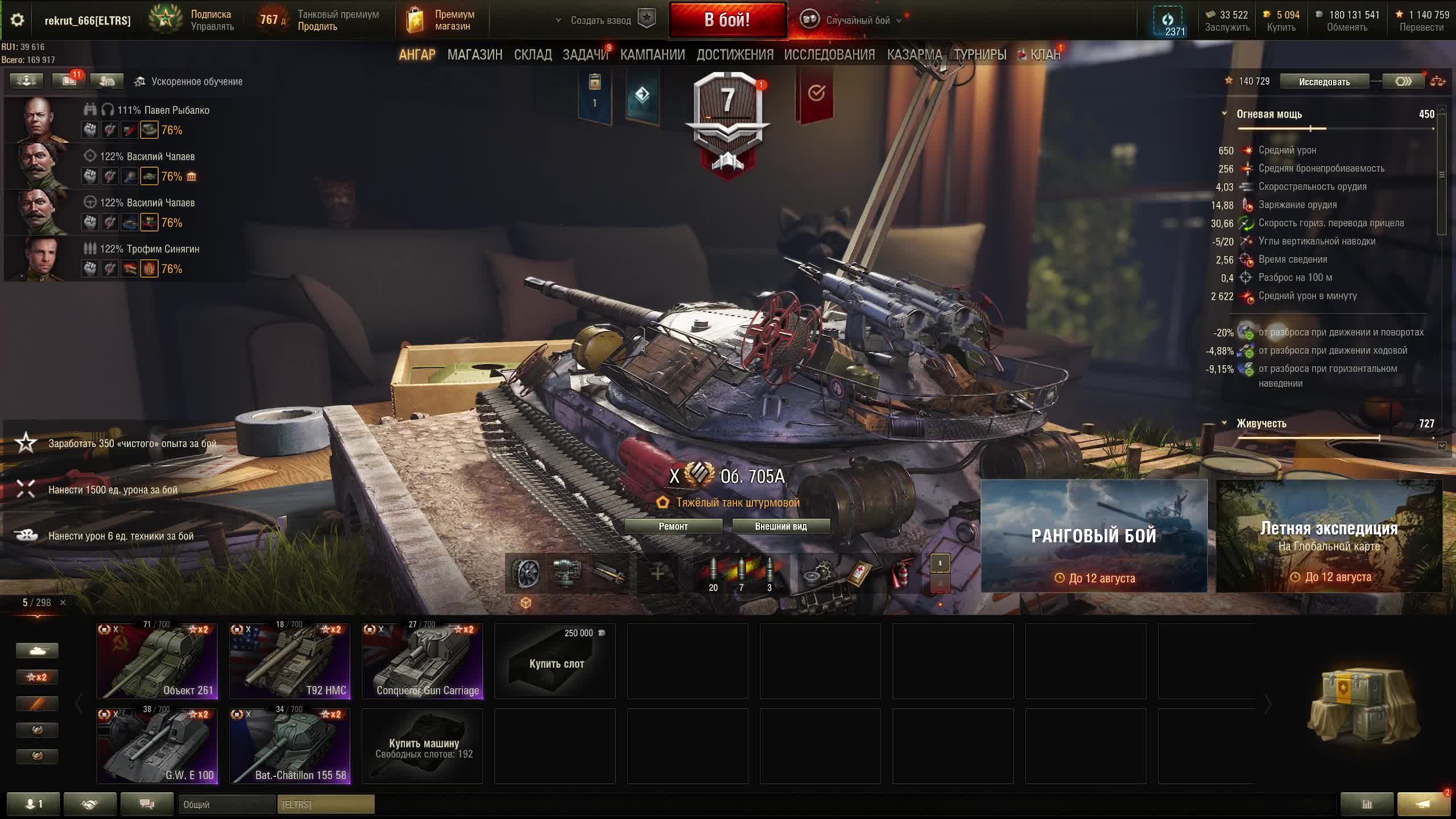
Task: Go to the КАЗАРМА tab
Action: pos(914,55)
